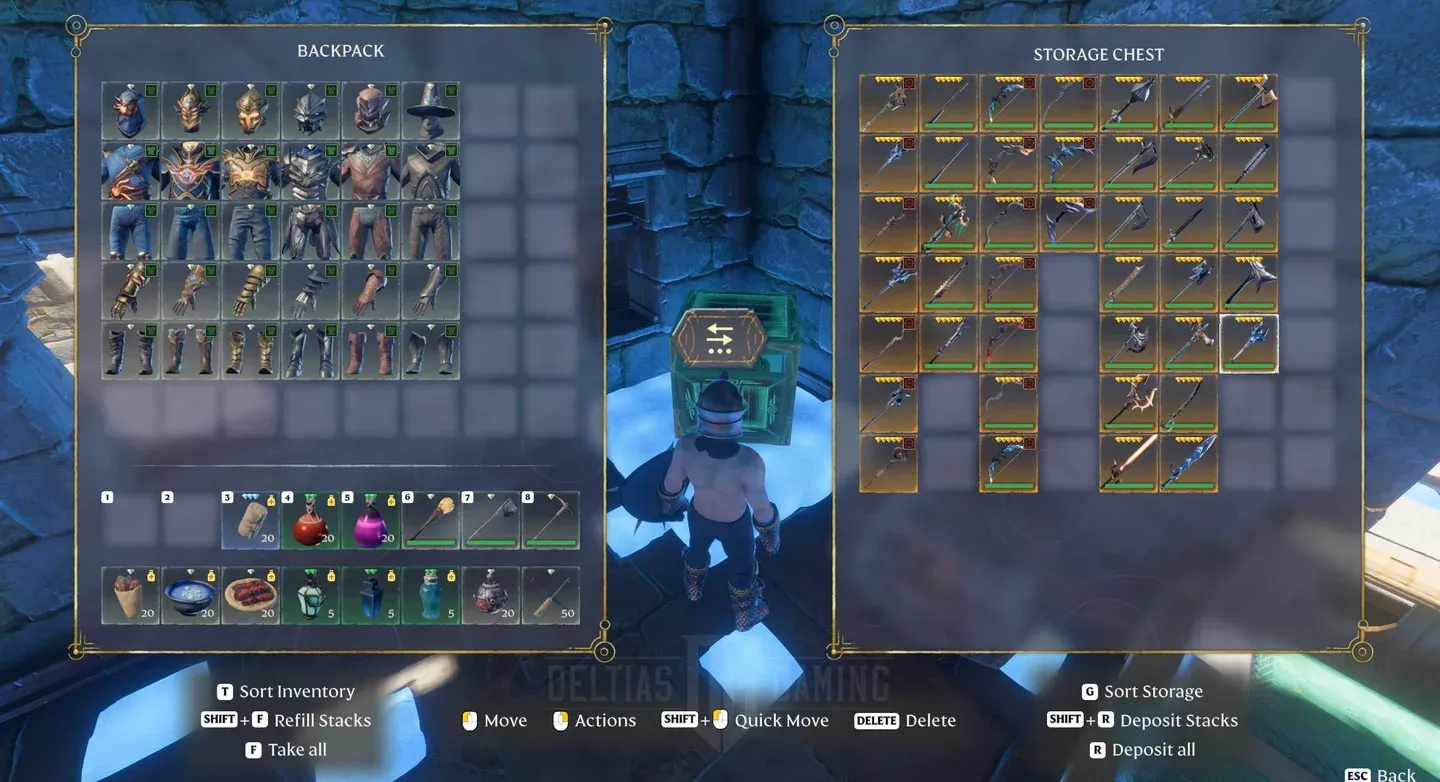
Task: Pick the red leather glove in the backpack
Action: tap(371, 291)
